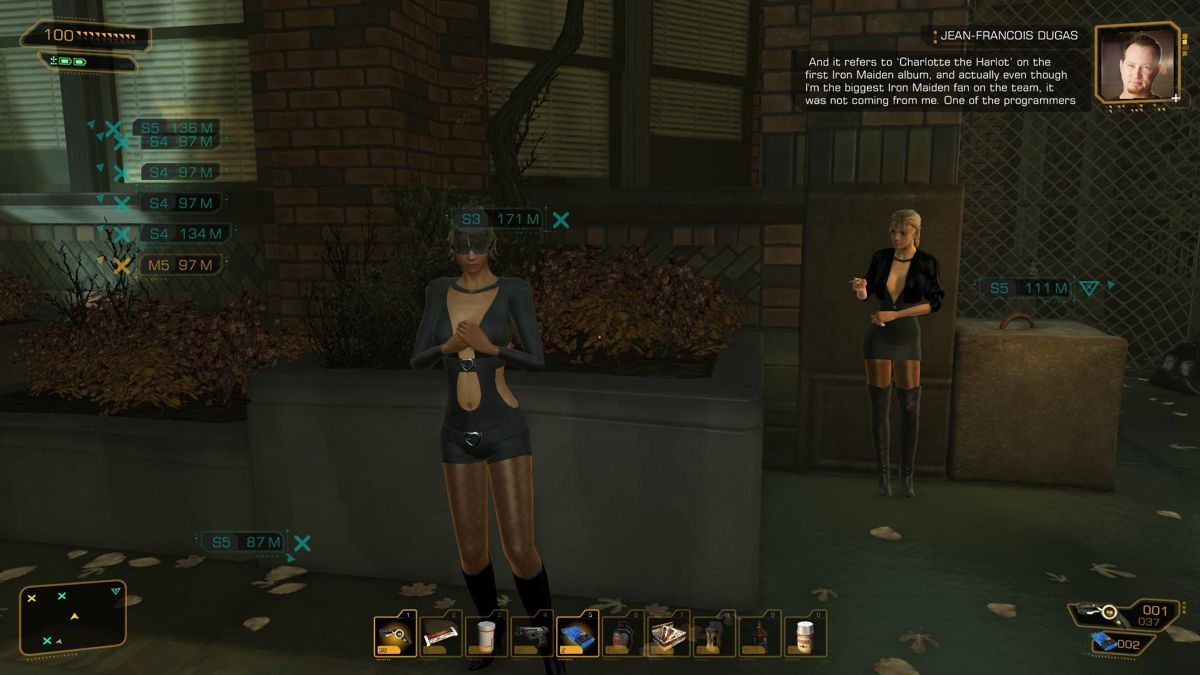Select the S5 87 M waypoint marker
Screen dimensions: 1200x675
tap(245, 542)
